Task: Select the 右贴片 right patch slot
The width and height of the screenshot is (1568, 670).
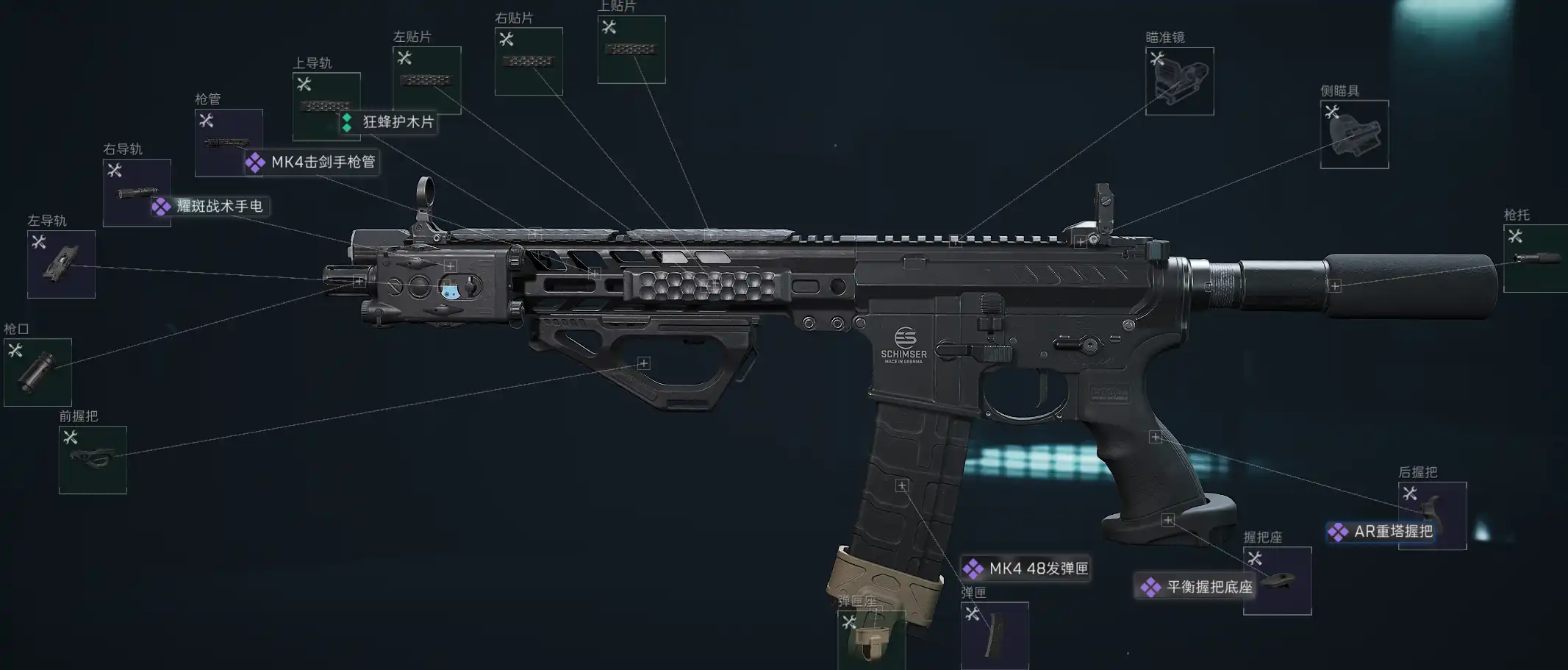Action: click(529, 61)
